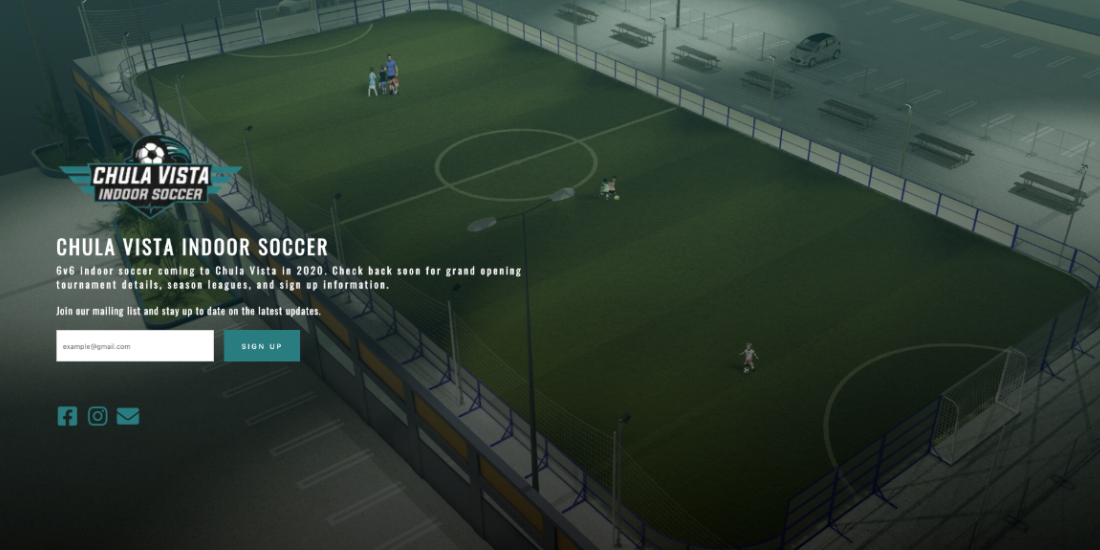Select the email envelope icon
The height and width of the screenshot is (550, 1100).
tap(128, 416)
